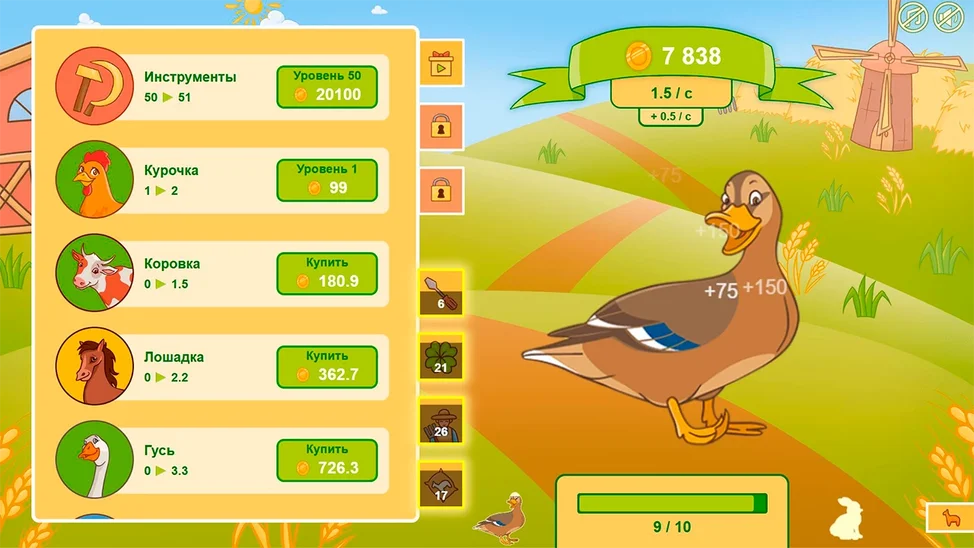This screenshot has height=548, width=974.
Task: Select the hammer and sickle tools icon
Action: click(94, 85)
